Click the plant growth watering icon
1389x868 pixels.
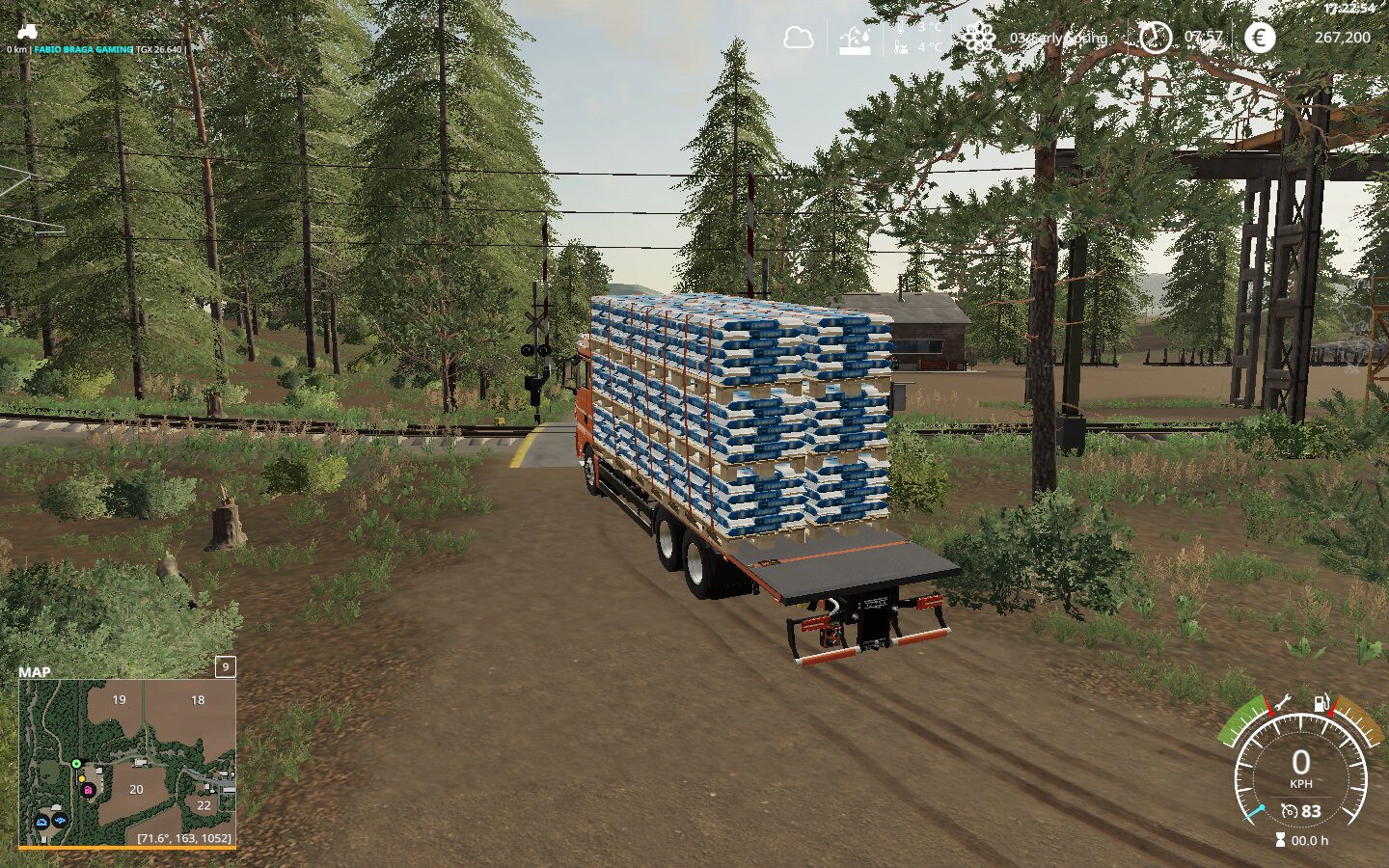855,40
